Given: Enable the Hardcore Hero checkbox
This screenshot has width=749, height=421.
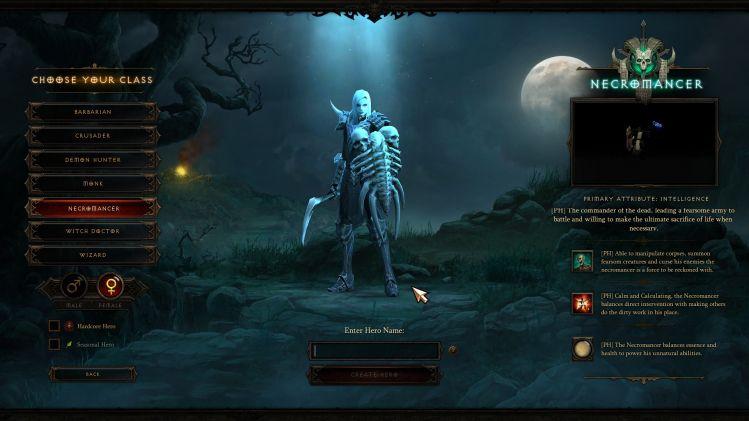Looking at the screenshot, I should click(54, 326).
